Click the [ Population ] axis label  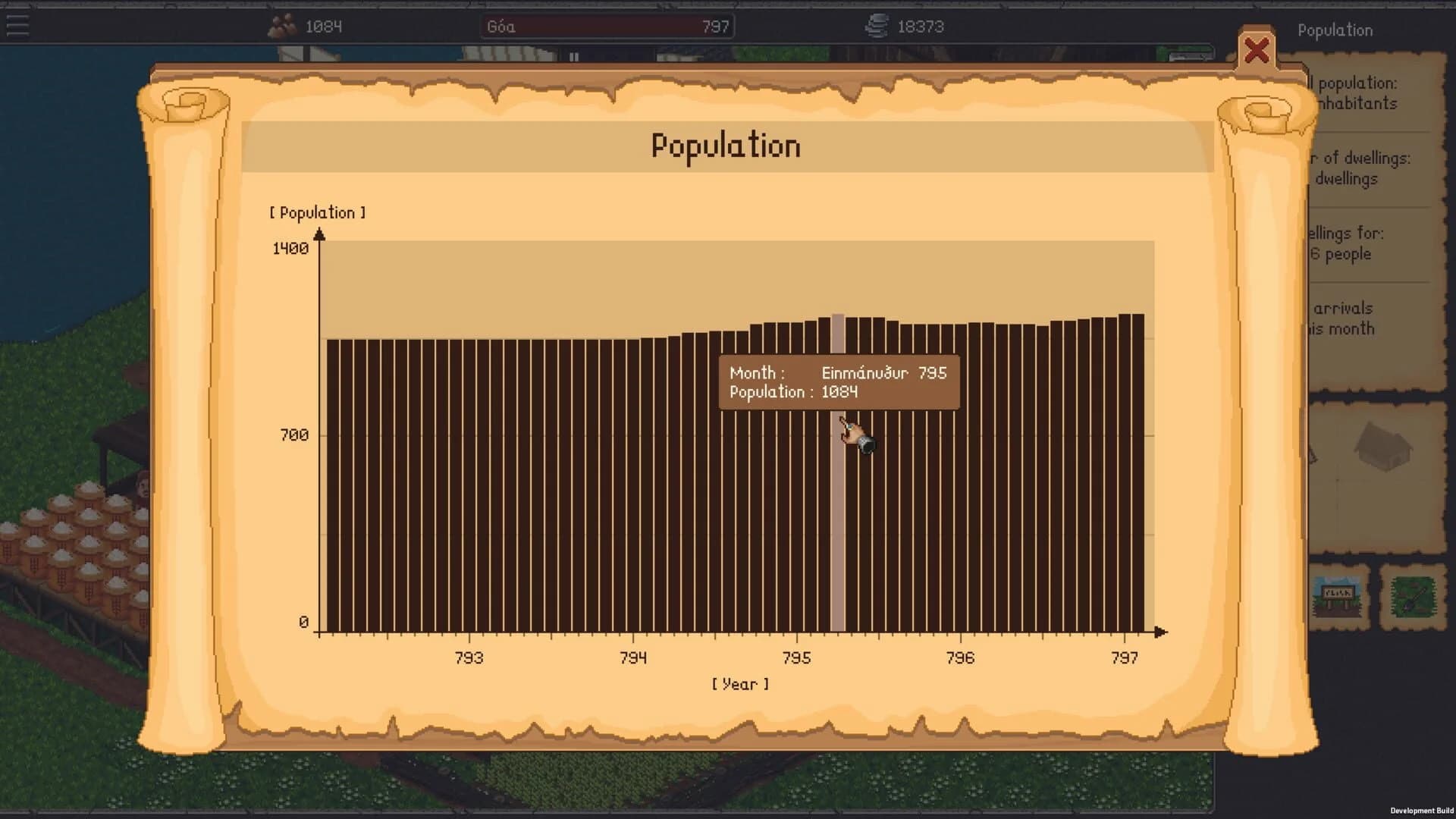[318, 212]
